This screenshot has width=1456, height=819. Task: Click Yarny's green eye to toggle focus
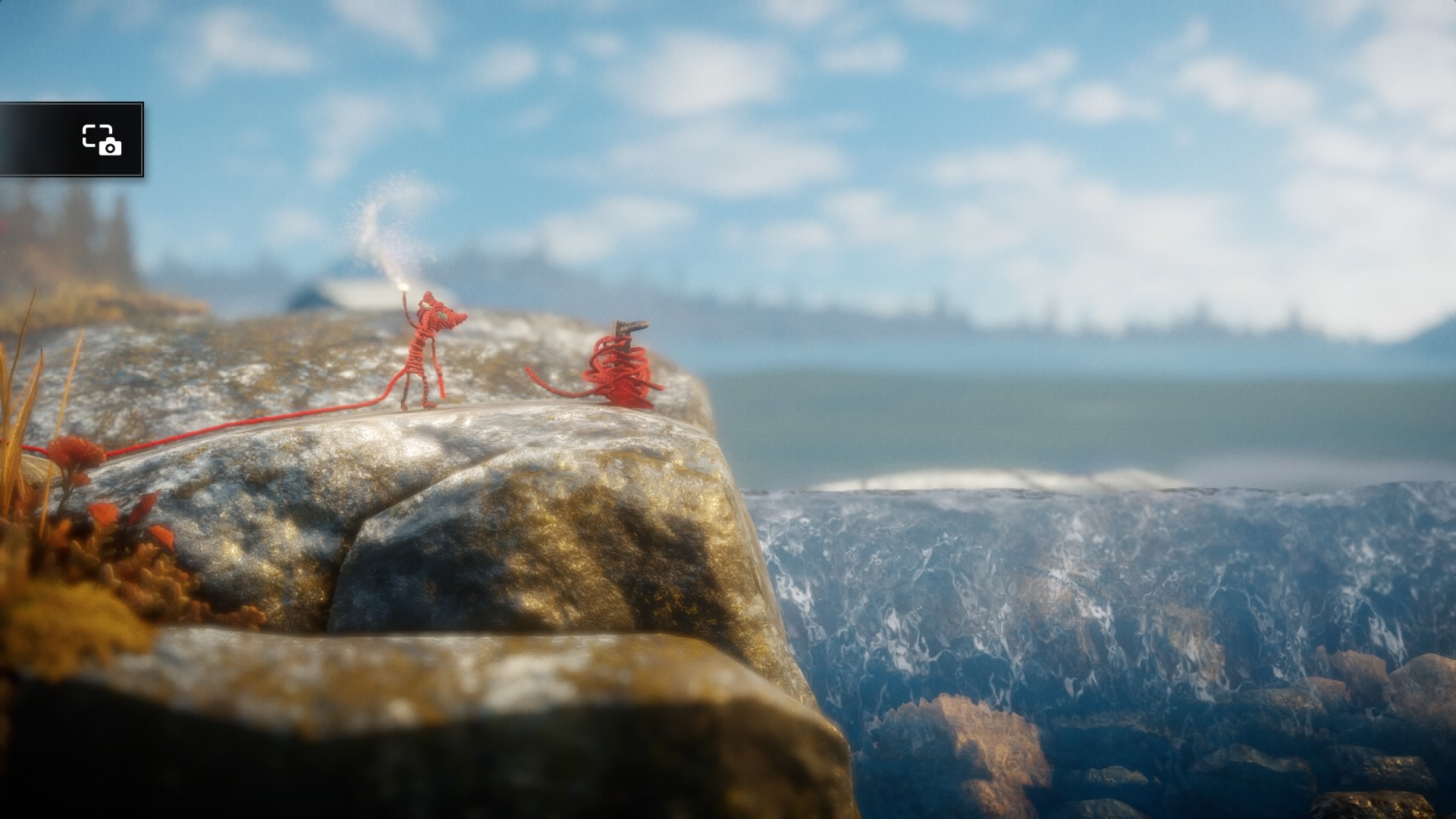pos(444,315)
